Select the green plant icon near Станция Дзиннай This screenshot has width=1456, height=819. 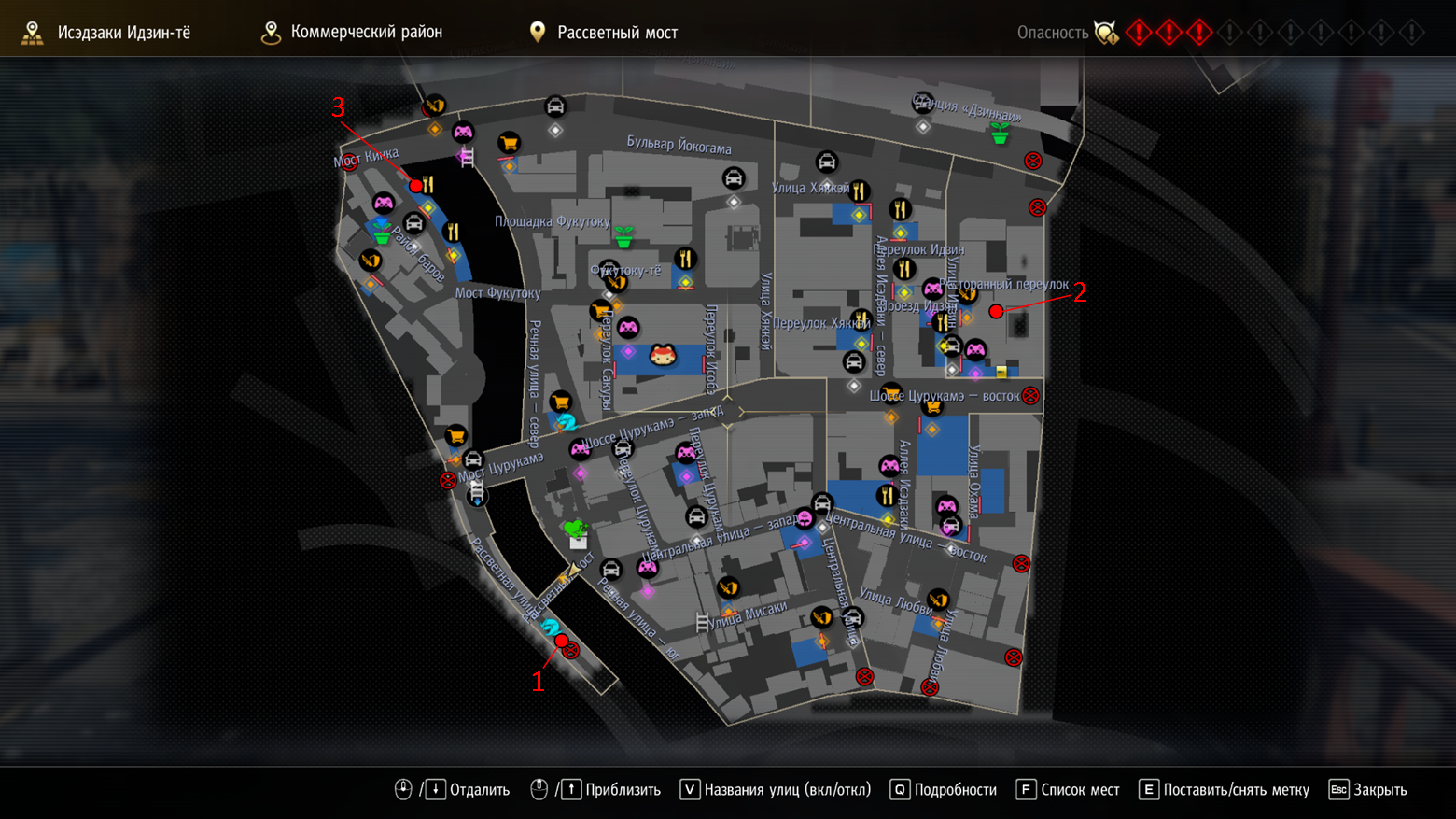(x=999, y=135)
